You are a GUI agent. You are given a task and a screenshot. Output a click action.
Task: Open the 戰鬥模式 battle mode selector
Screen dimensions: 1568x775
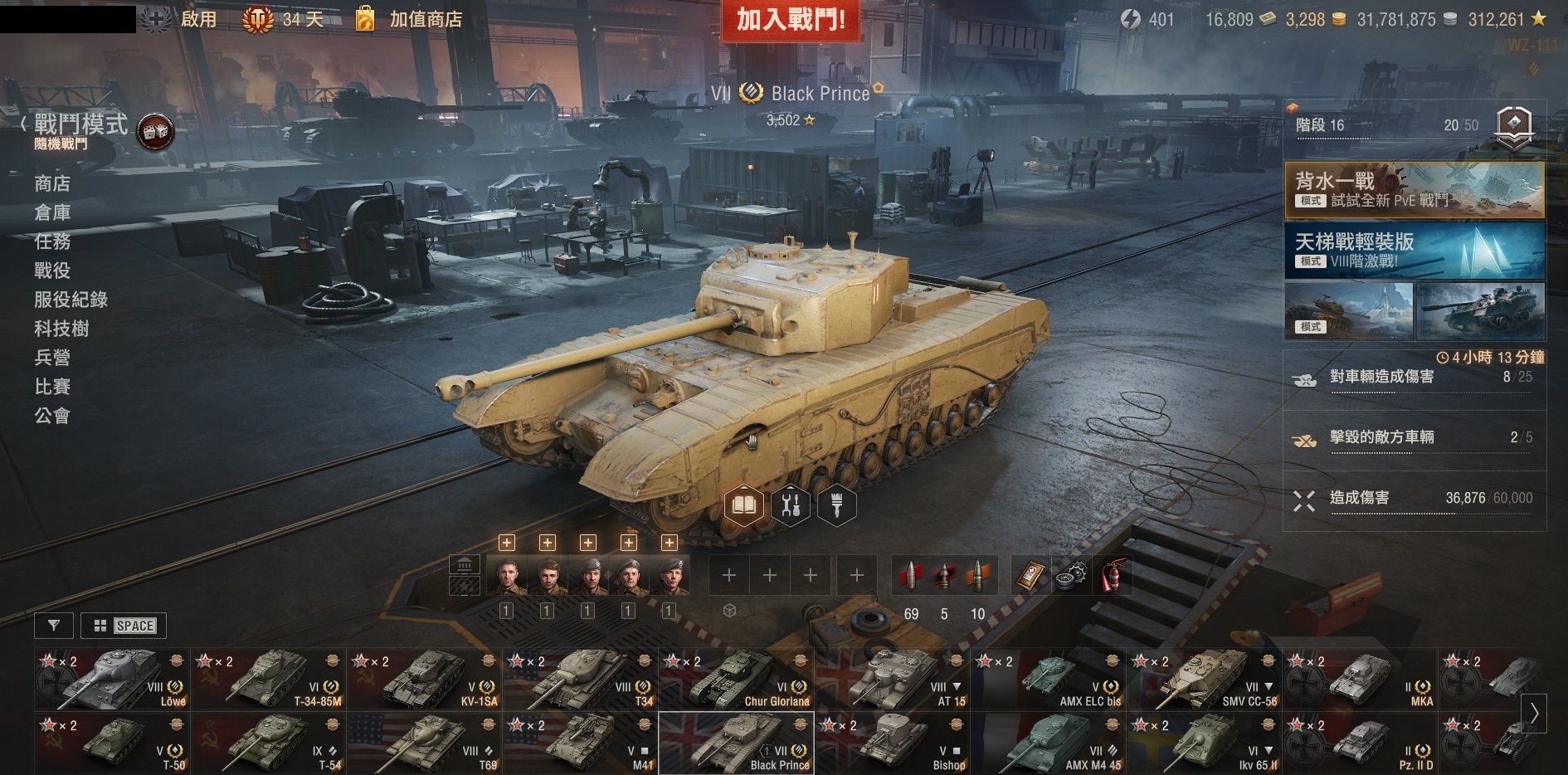pos(80,124)
